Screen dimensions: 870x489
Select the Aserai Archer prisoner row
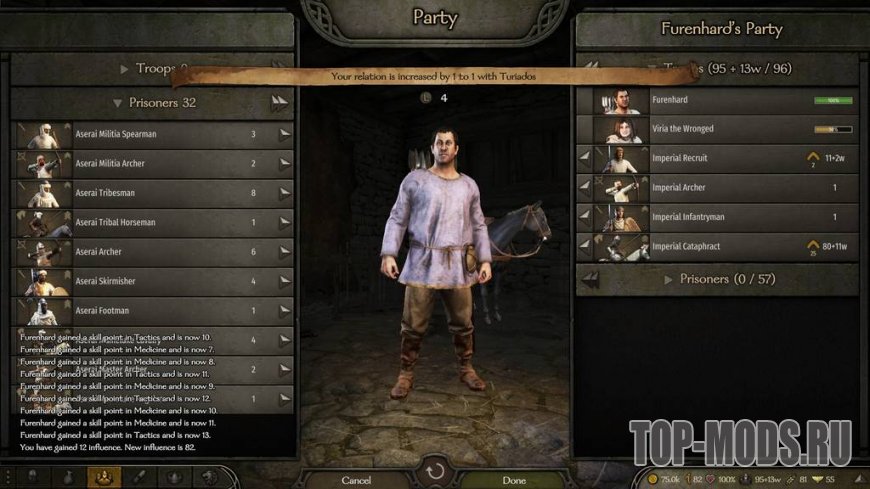[x=150, y=252]
